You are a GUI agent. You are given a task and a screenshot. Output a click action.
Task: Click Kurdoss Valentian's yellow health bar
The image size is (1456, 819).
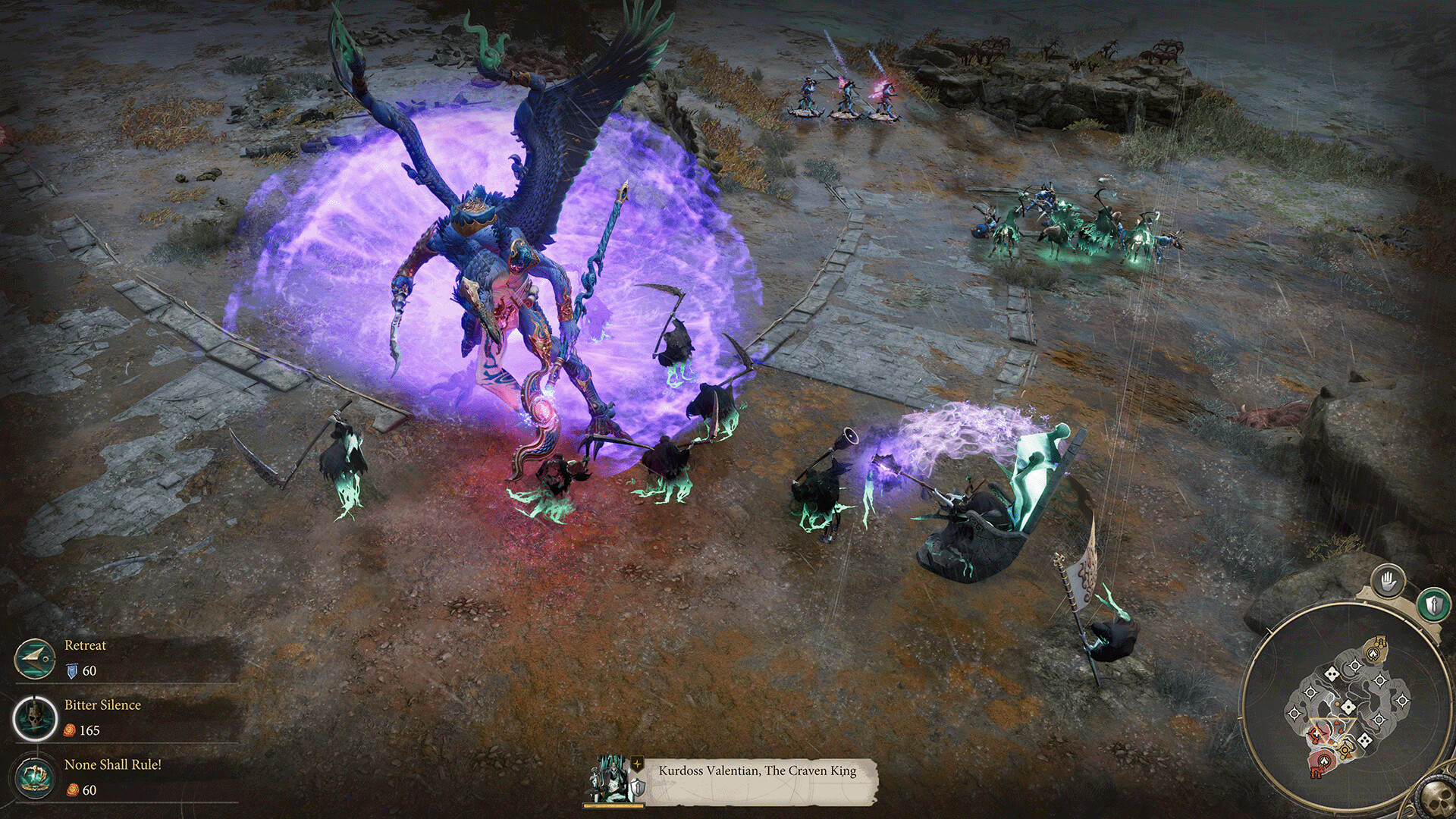tap(613, 805)
